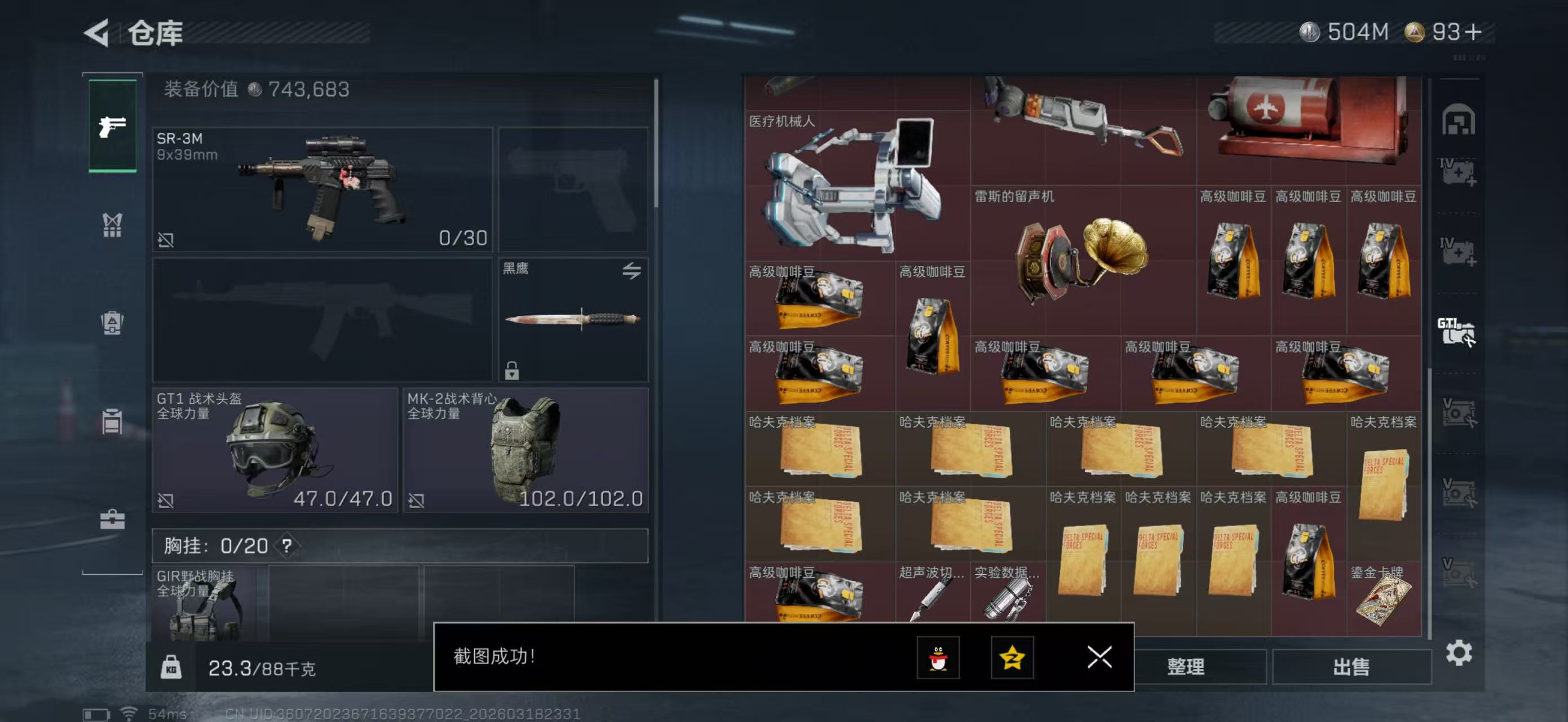Add premium currency with the plus
This screenshot has height=722, width=1568.
point(1474,32)
